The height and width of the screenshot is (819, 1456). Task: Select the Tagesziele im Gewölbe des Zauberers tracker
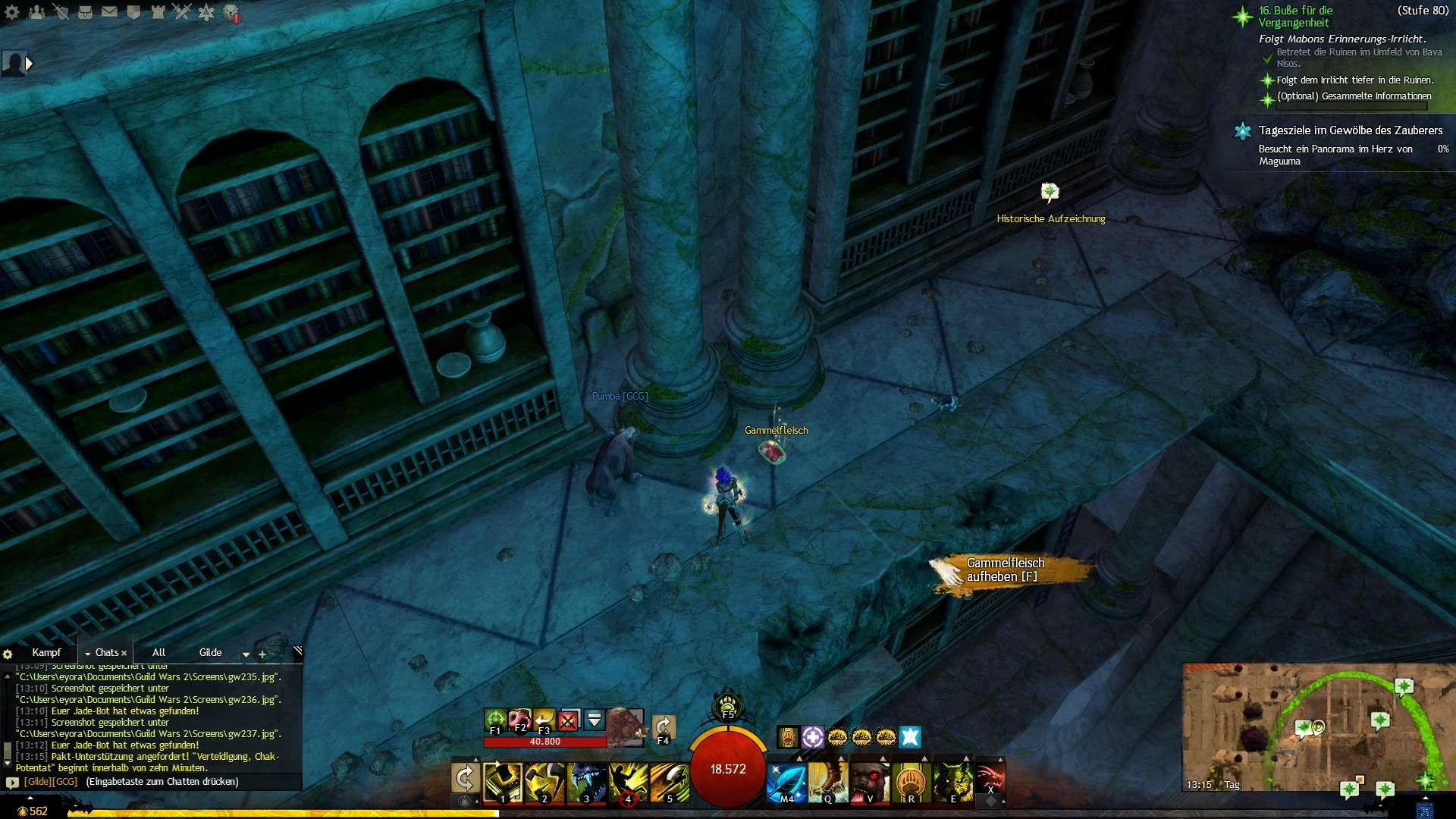click(x=1350, y=130)
